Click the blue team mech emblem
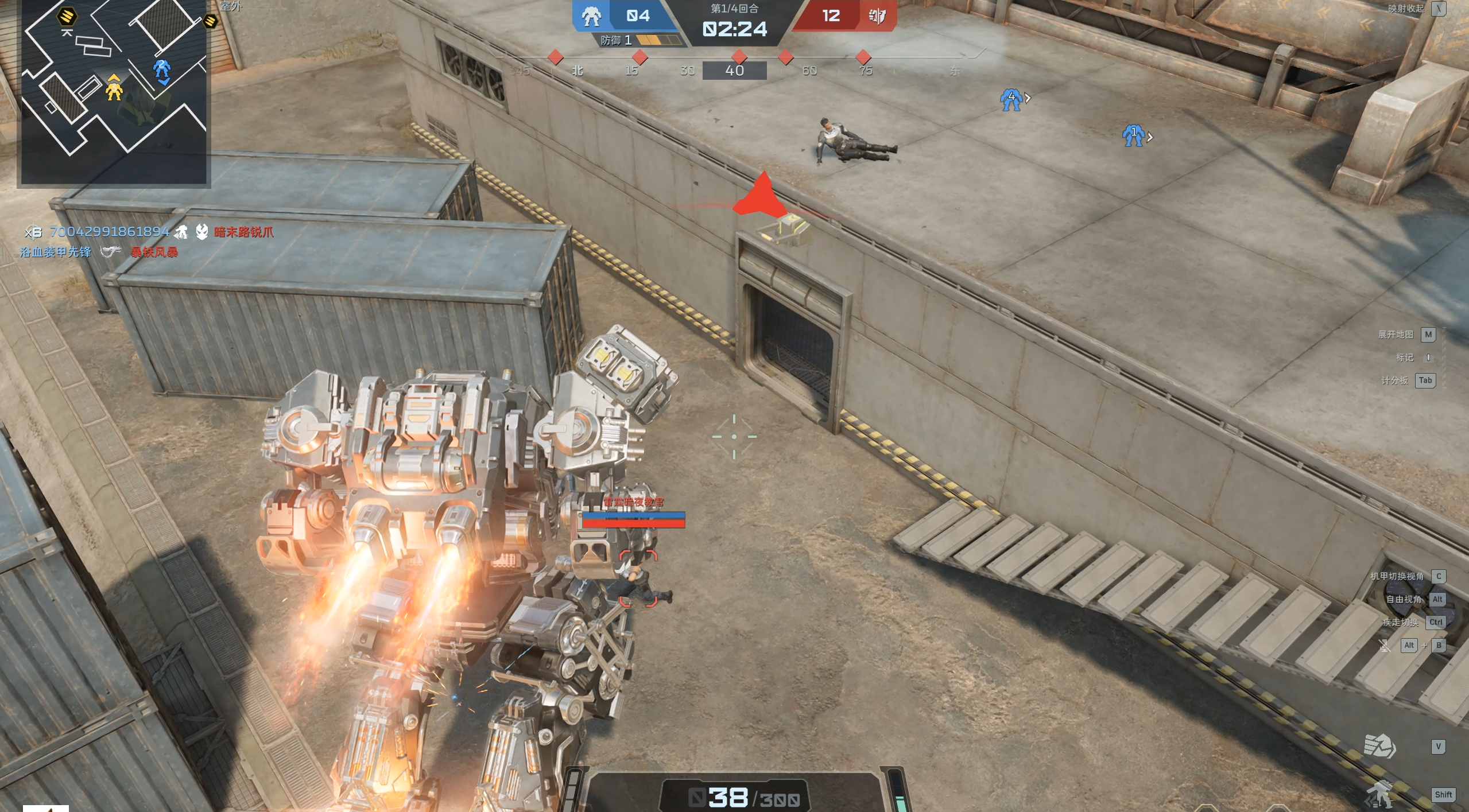 coord(591,16)
